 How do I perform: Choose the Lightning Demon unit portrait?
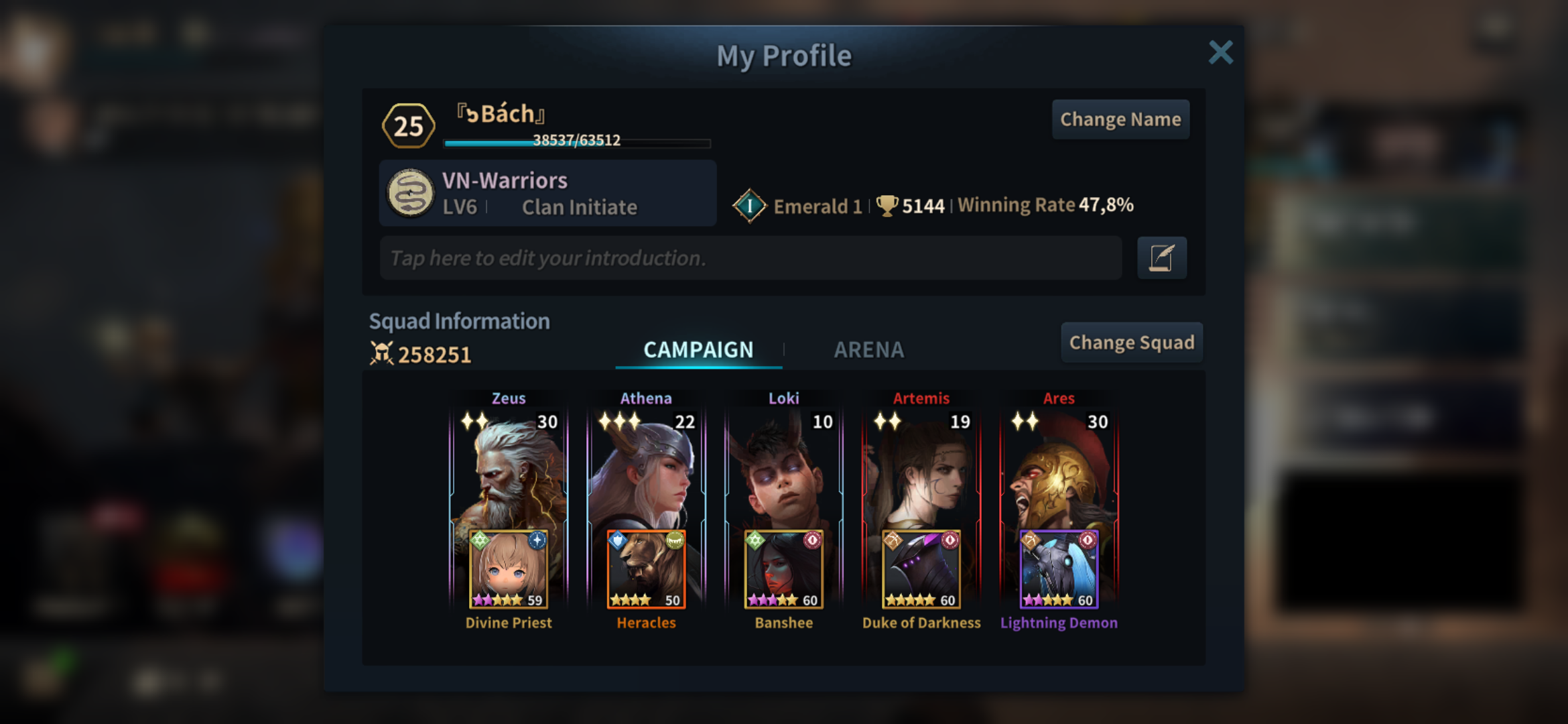click(1059, 569)
